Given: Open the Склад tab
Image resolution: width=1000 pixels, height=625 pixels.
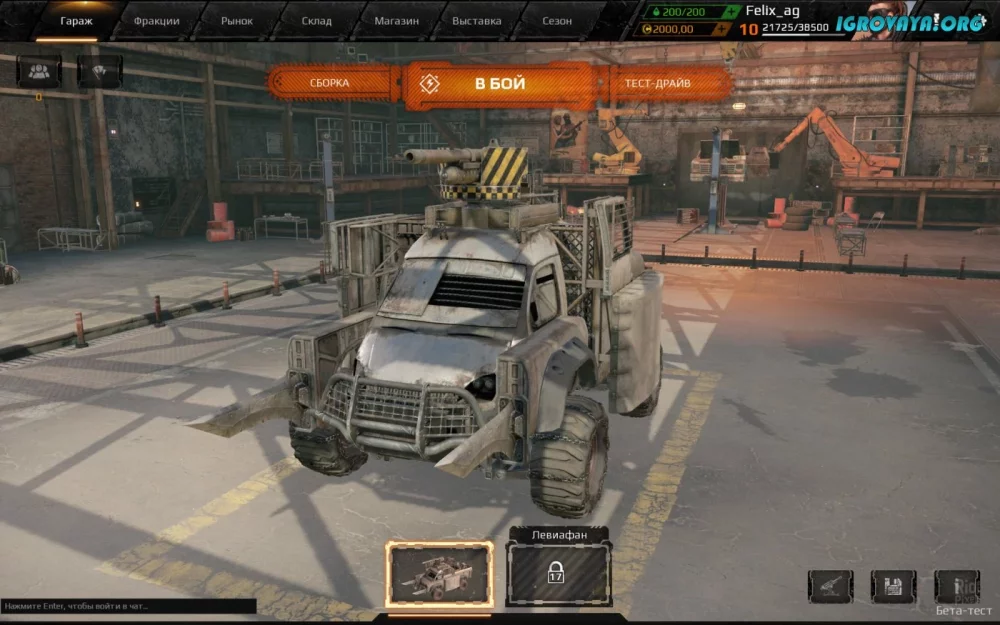Looking at the screenshot, I should click(x=316, y=20).
